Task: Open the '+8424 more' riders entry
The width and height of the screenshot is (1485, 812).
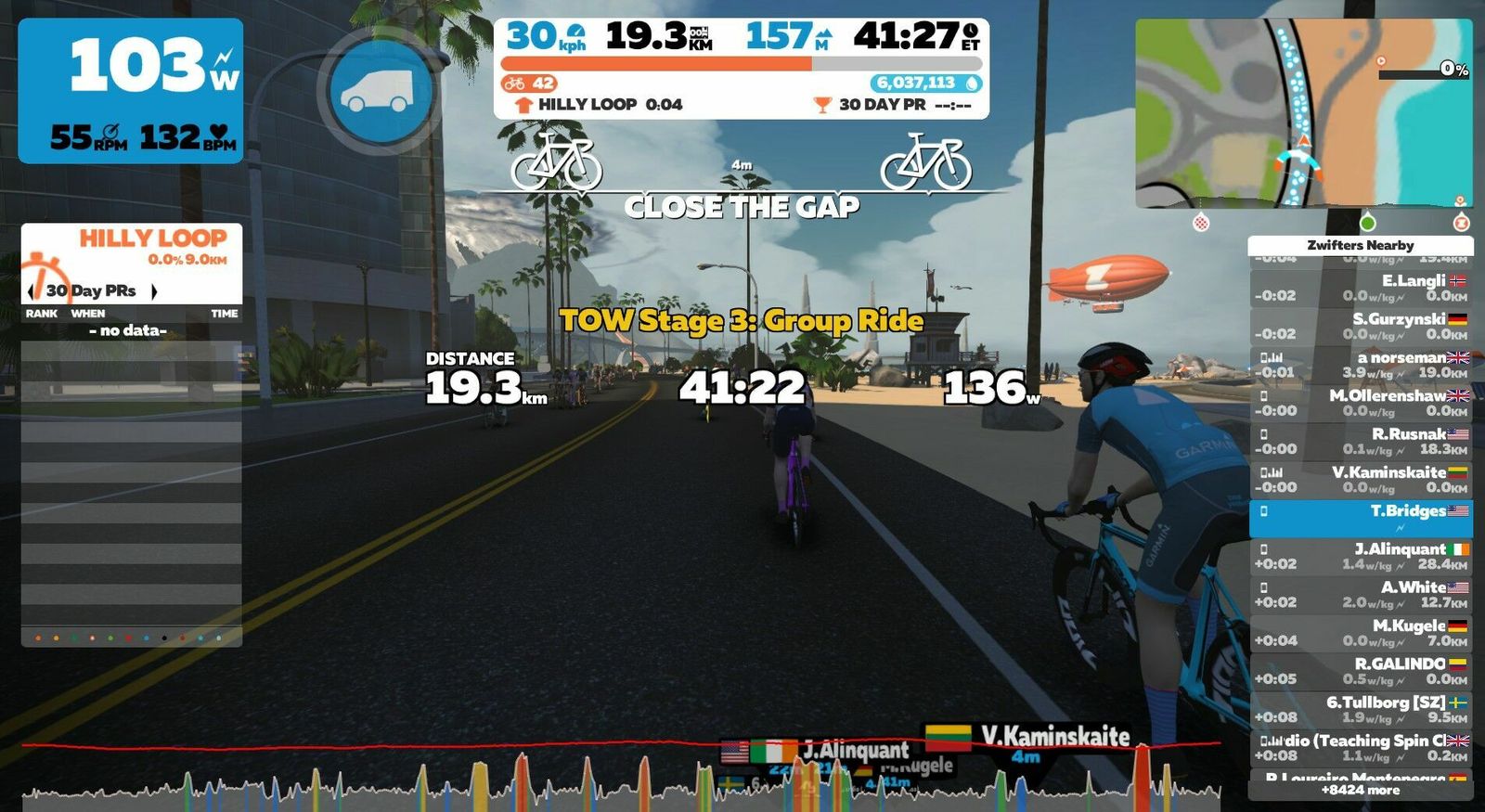Action: coord(1361,791)
